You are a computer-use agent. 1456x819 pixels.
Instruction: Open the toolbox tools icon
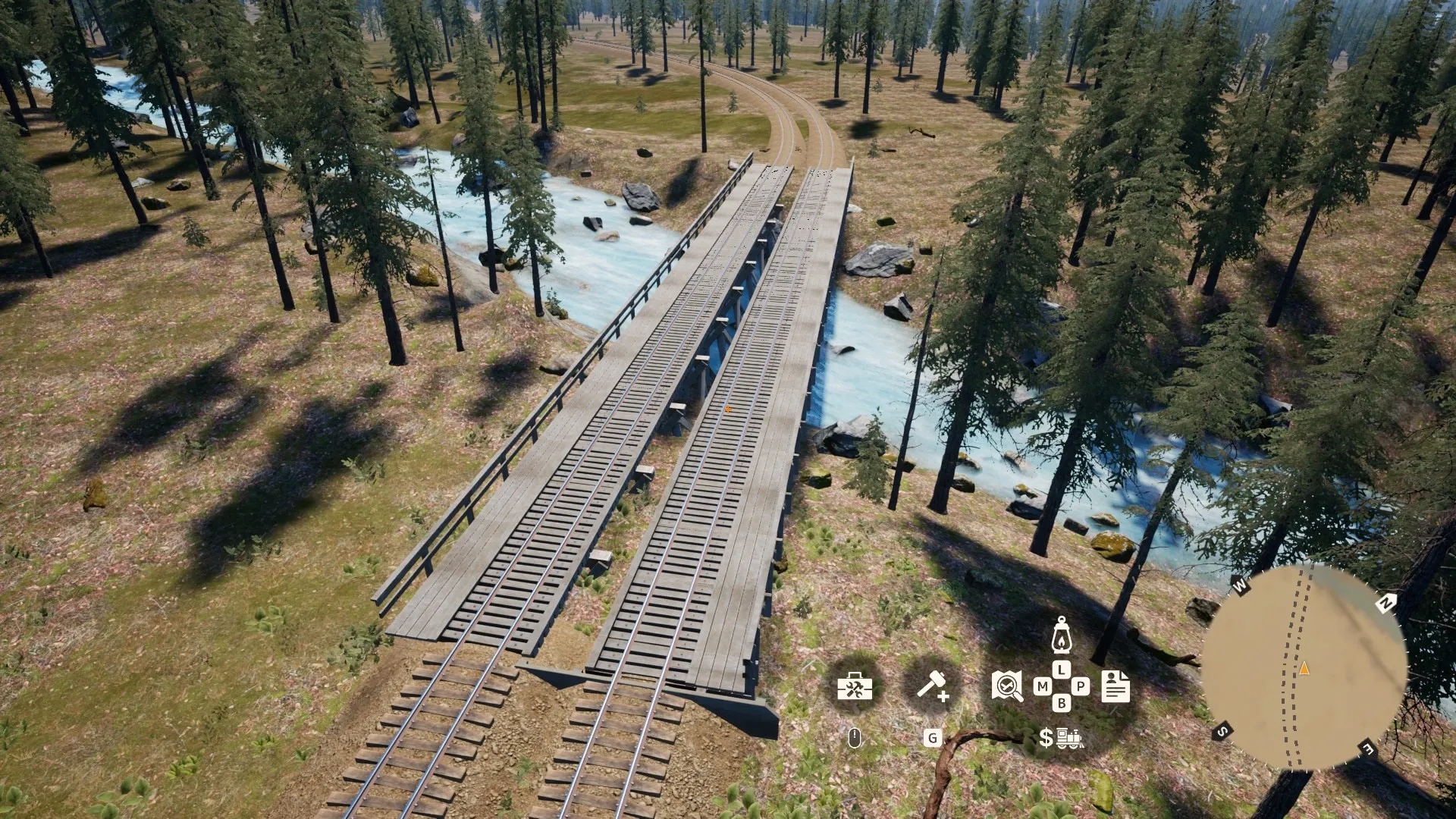855,687
